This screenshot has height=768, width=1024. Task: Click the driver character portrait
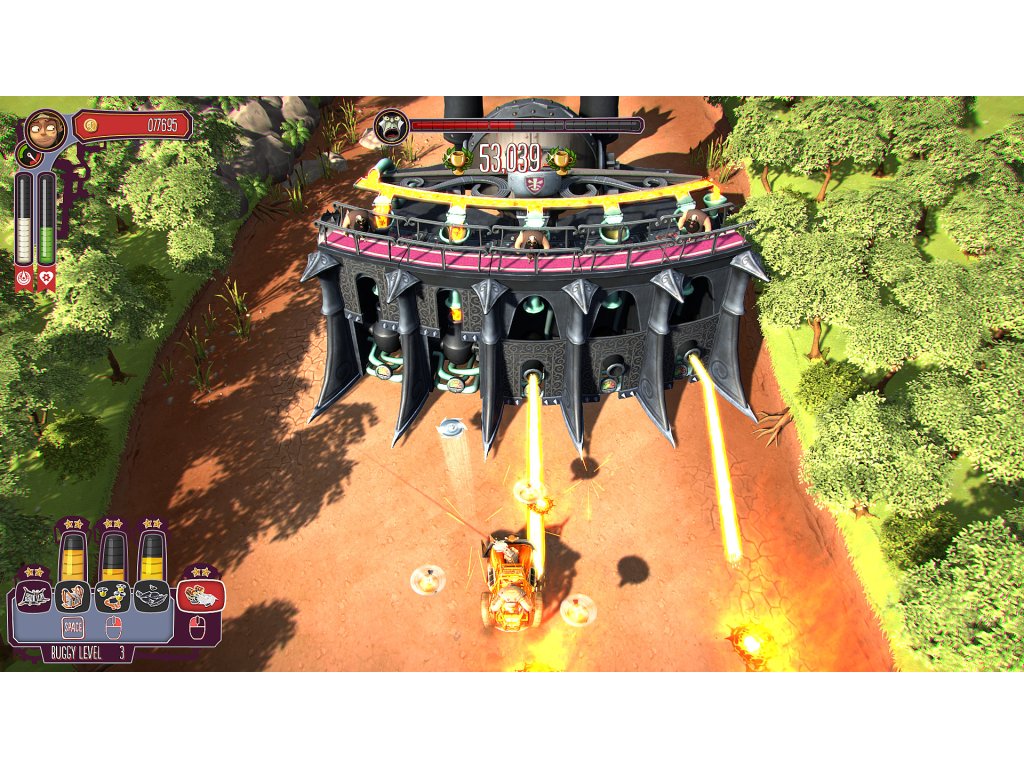coord(45,129)
